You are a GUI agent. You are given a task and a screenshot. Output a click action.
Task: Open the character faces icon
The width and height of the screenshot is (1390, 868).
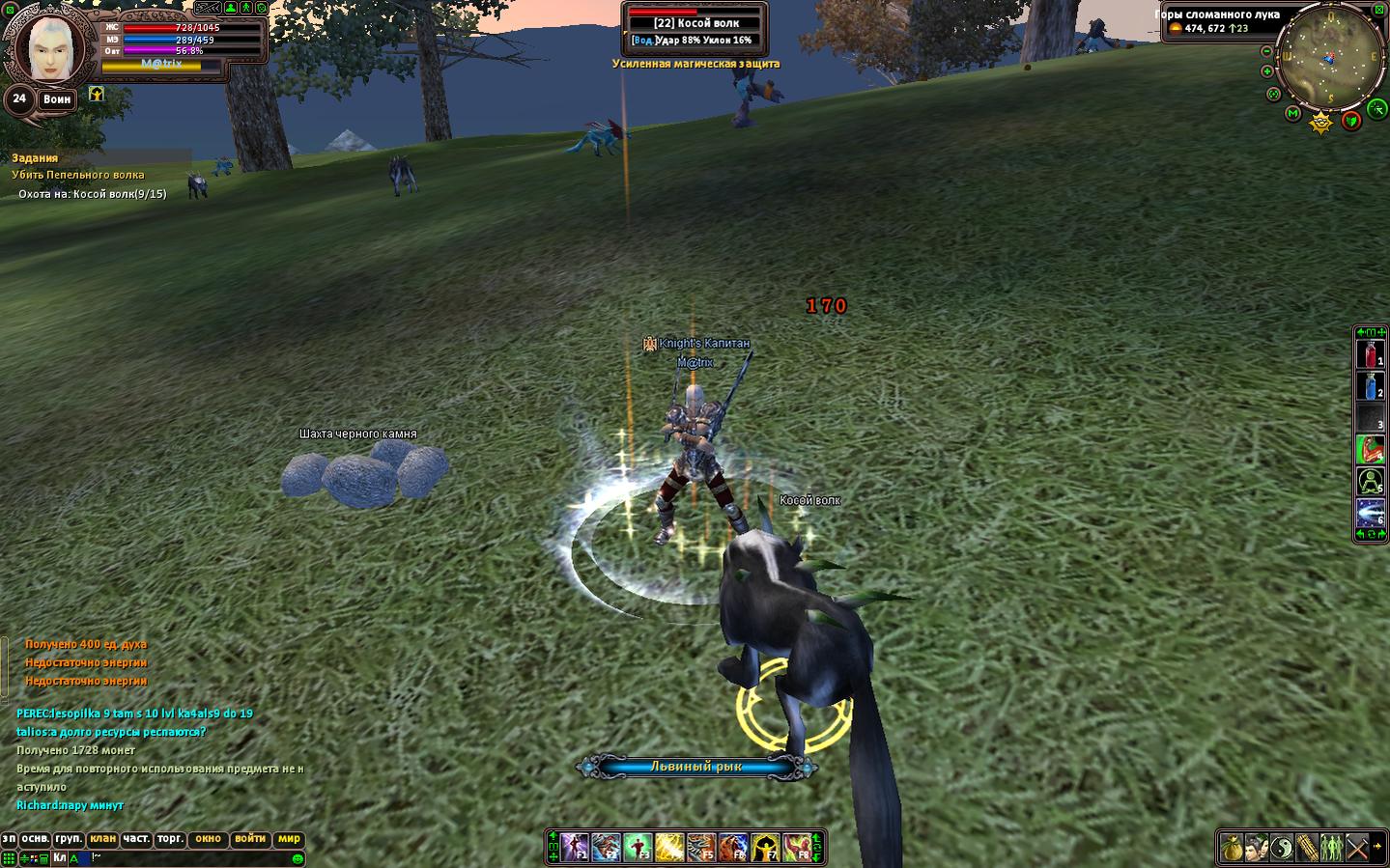pyautogui.click(x=1256, y=849)
